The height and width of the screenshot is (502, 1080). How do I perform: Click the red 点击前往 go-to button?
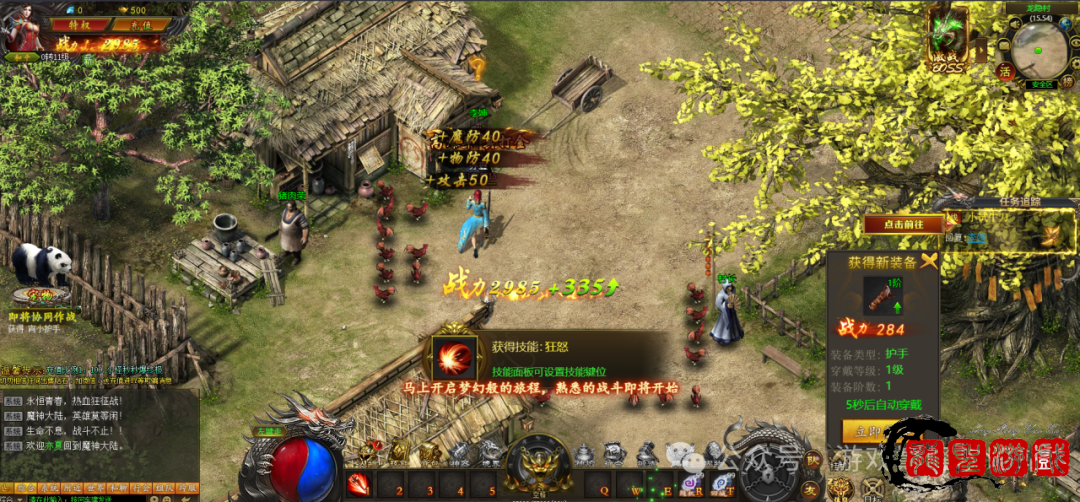(904, 225)
